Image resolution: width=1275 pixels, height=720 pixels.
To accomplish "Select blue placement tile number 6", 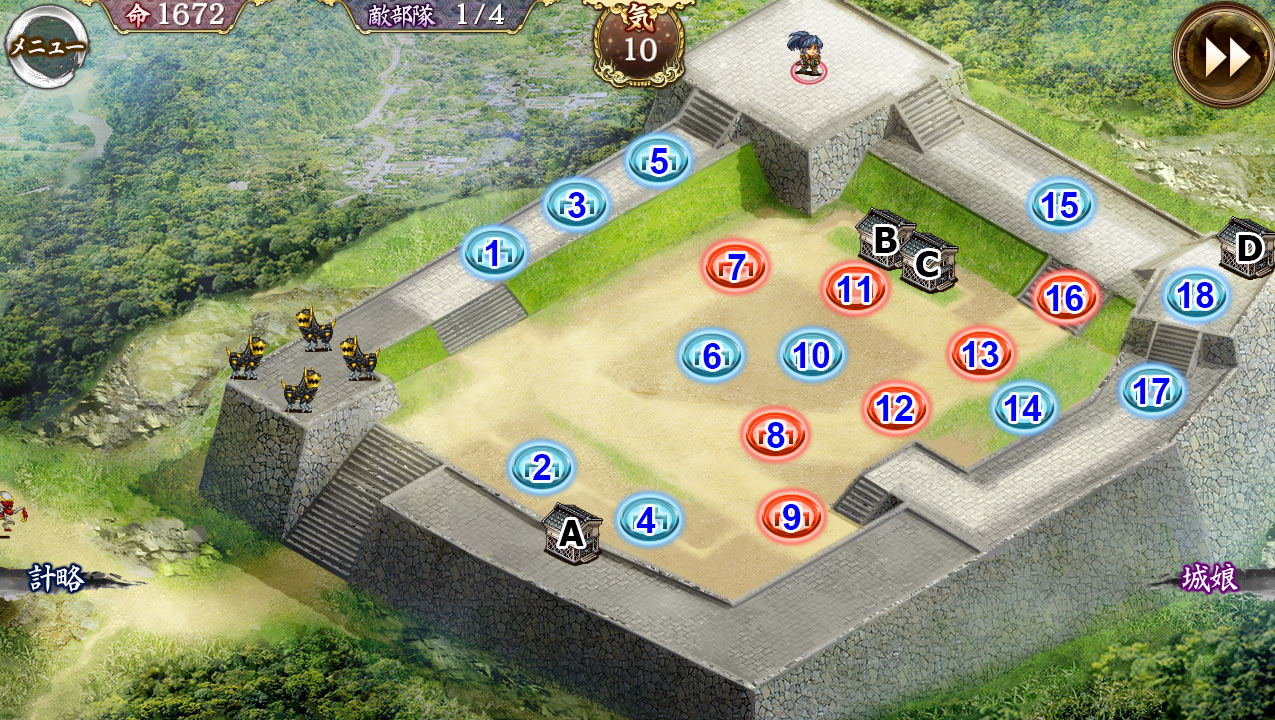I will tap(712, 356).
